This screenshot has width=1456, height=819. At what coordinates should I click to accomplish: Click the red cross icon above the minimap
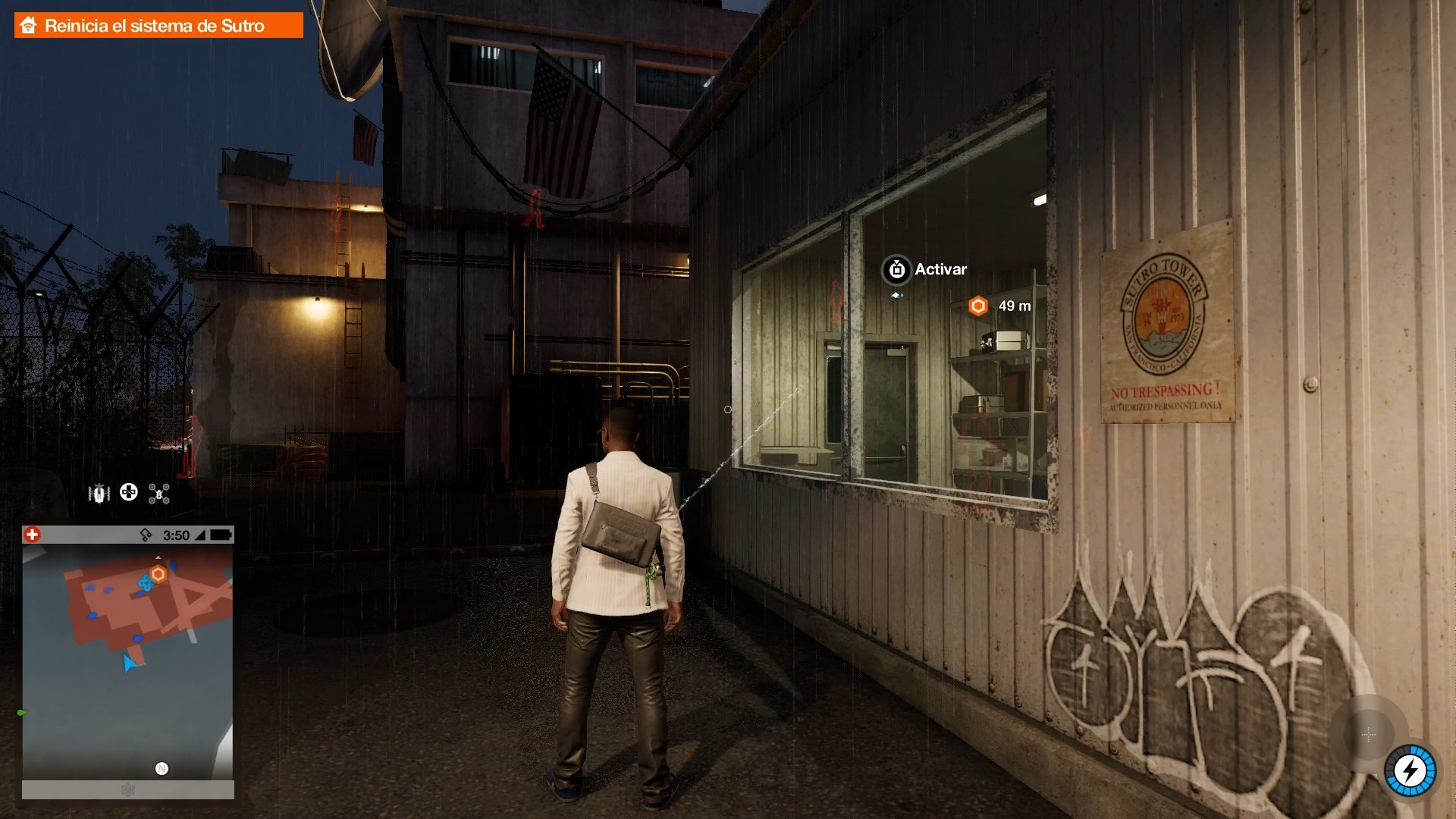[32, 535]
